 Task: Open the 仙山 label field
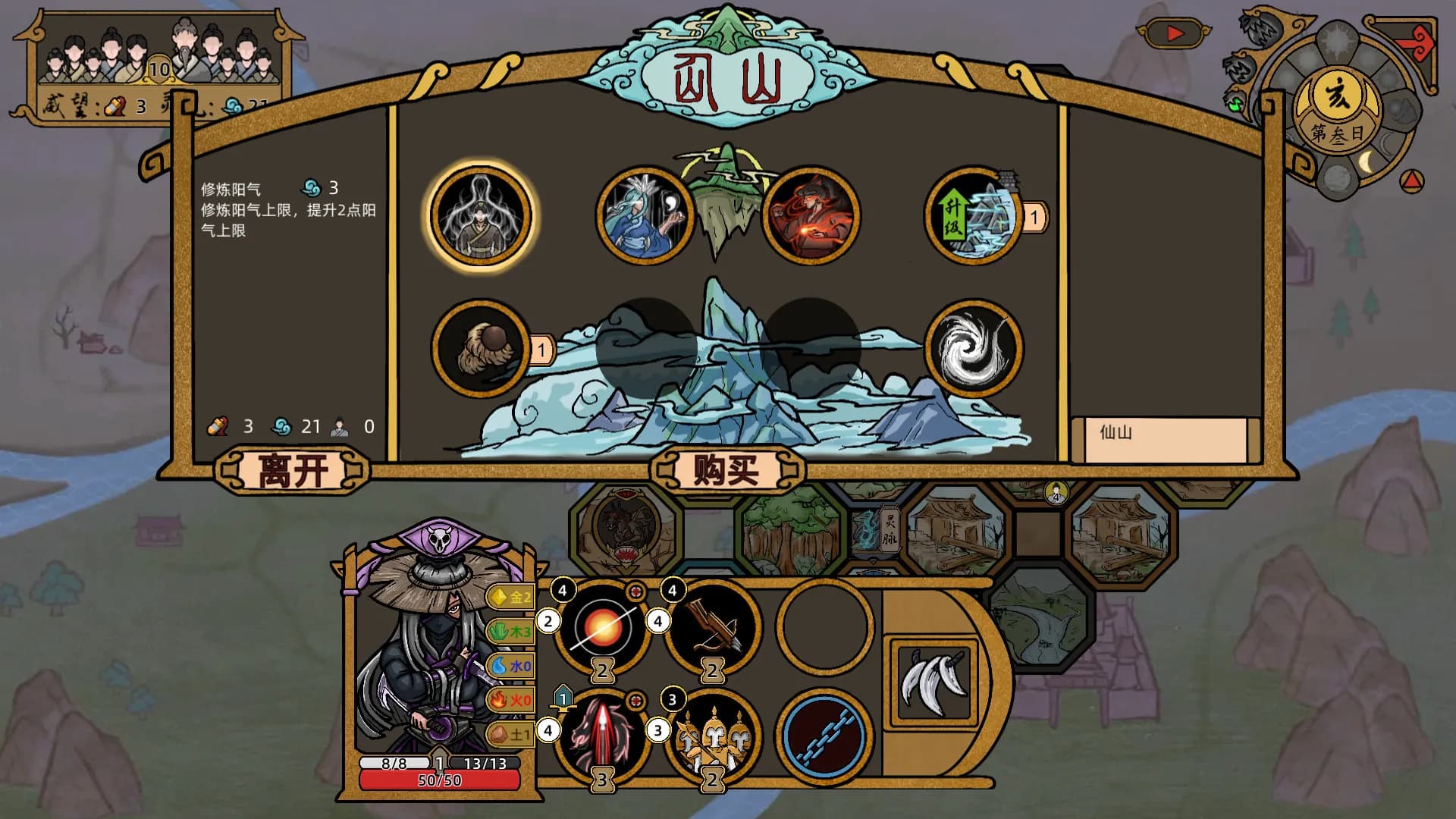[1165, 439]
